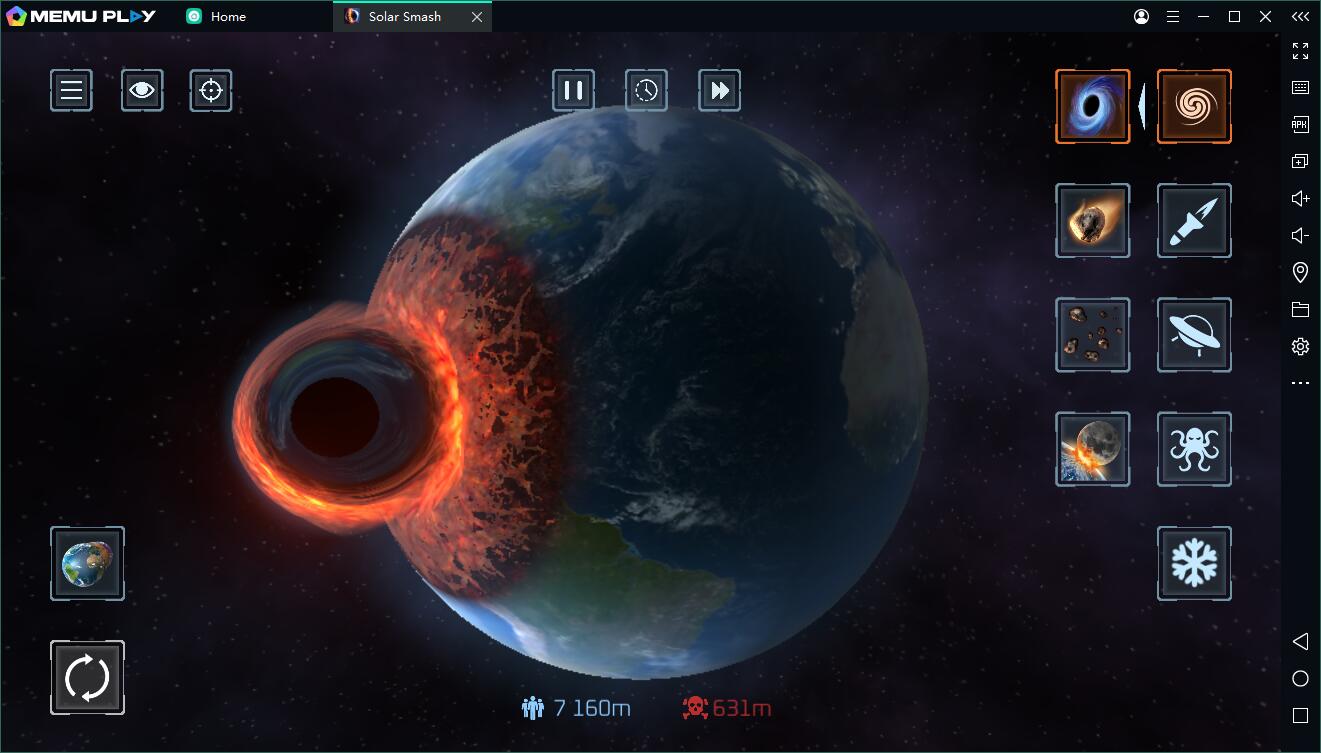Activate the snowflake freeze weapon

click(1194, 564)
